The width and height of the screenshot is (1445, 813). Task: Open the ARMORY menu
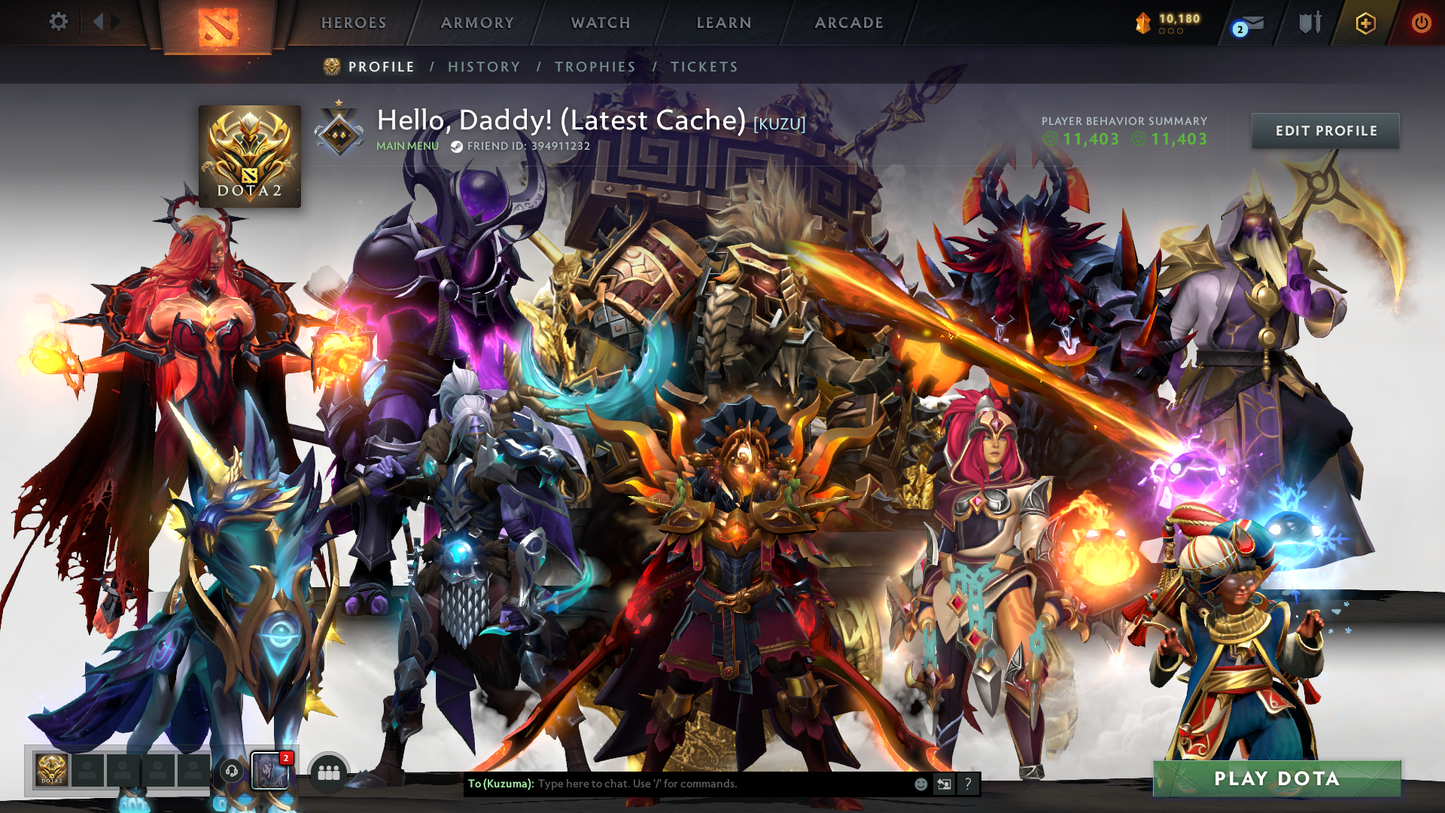pos(475,22)
